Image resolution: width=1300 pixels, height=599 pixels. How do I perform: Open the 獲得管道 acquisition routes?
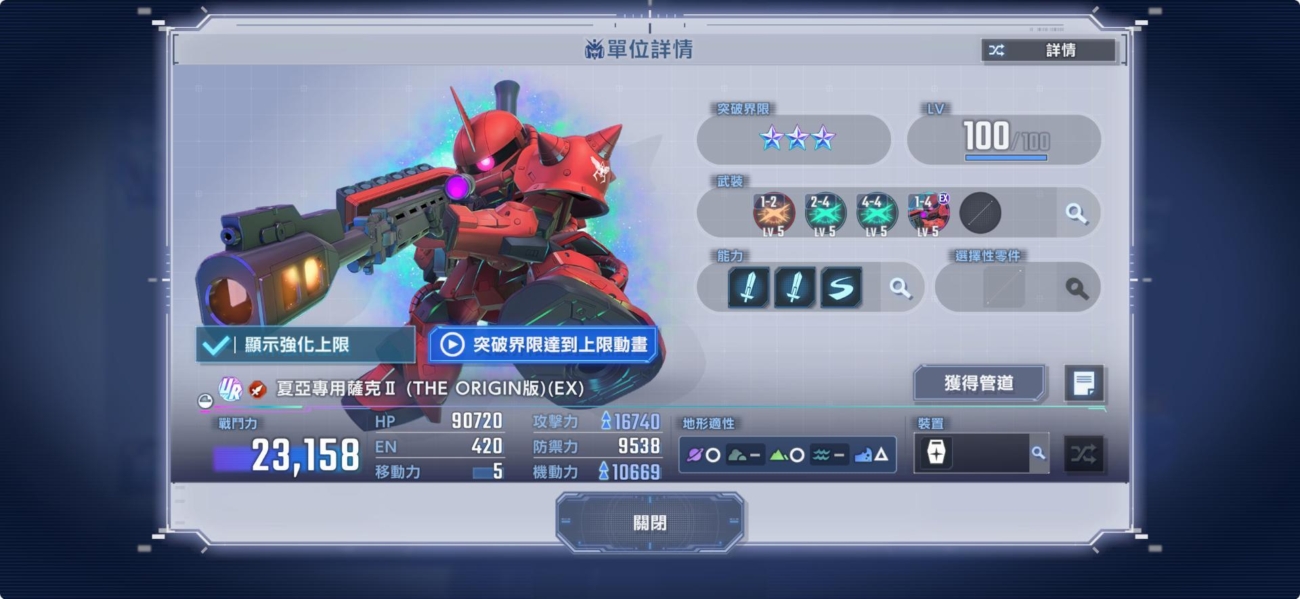pyautogui.click(x=979, y=382)
